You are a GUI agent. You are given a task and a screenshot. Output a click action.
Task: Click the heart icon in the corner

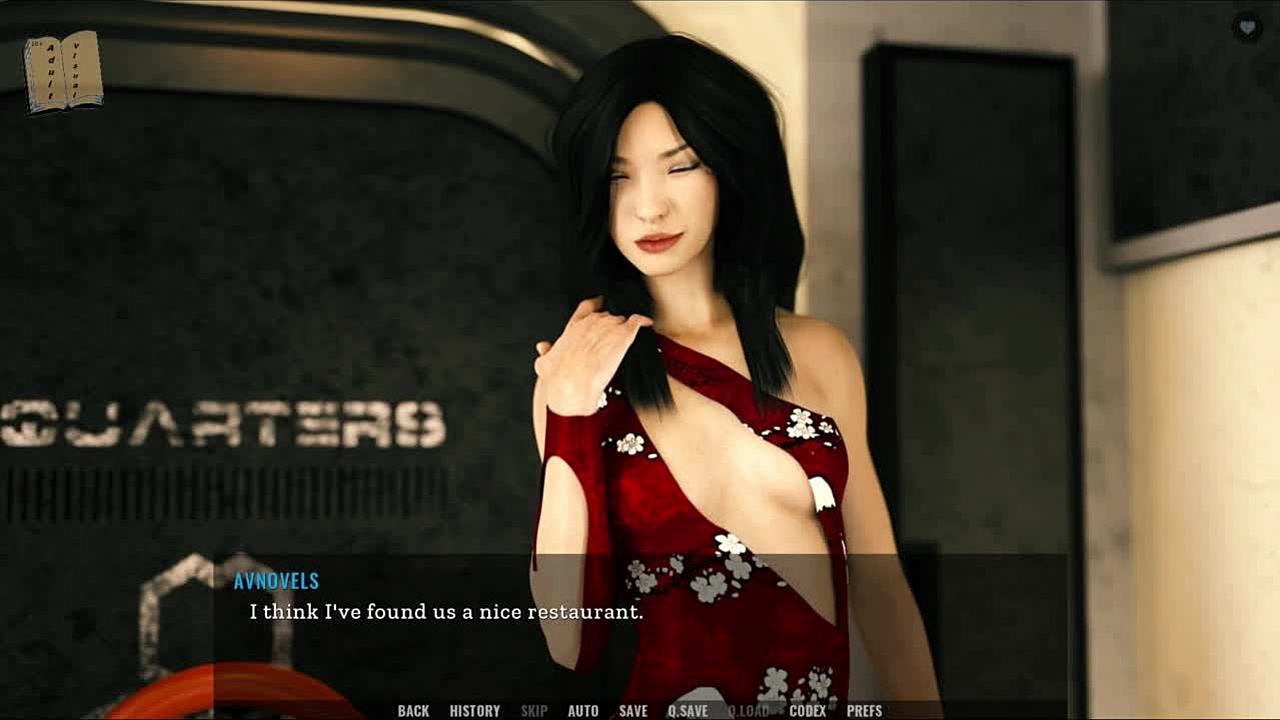(1247, 27)
